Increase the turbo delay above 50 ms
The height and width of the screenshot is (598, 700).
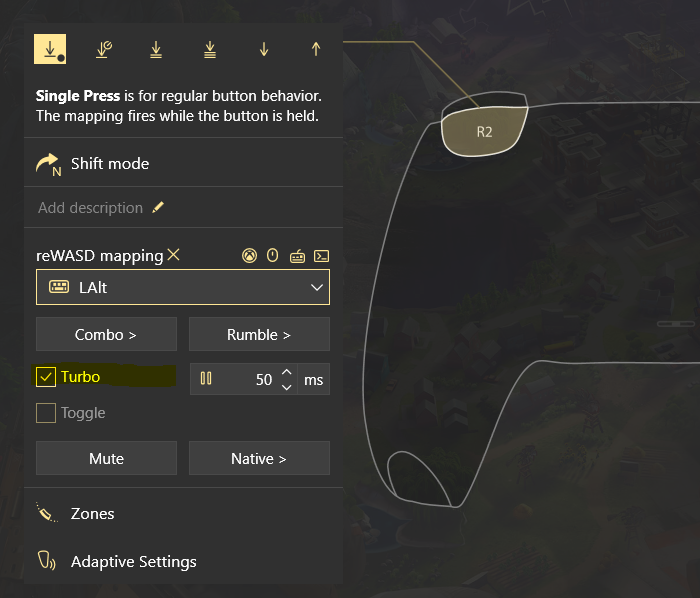pyautogui.click(x=287, y=372)
